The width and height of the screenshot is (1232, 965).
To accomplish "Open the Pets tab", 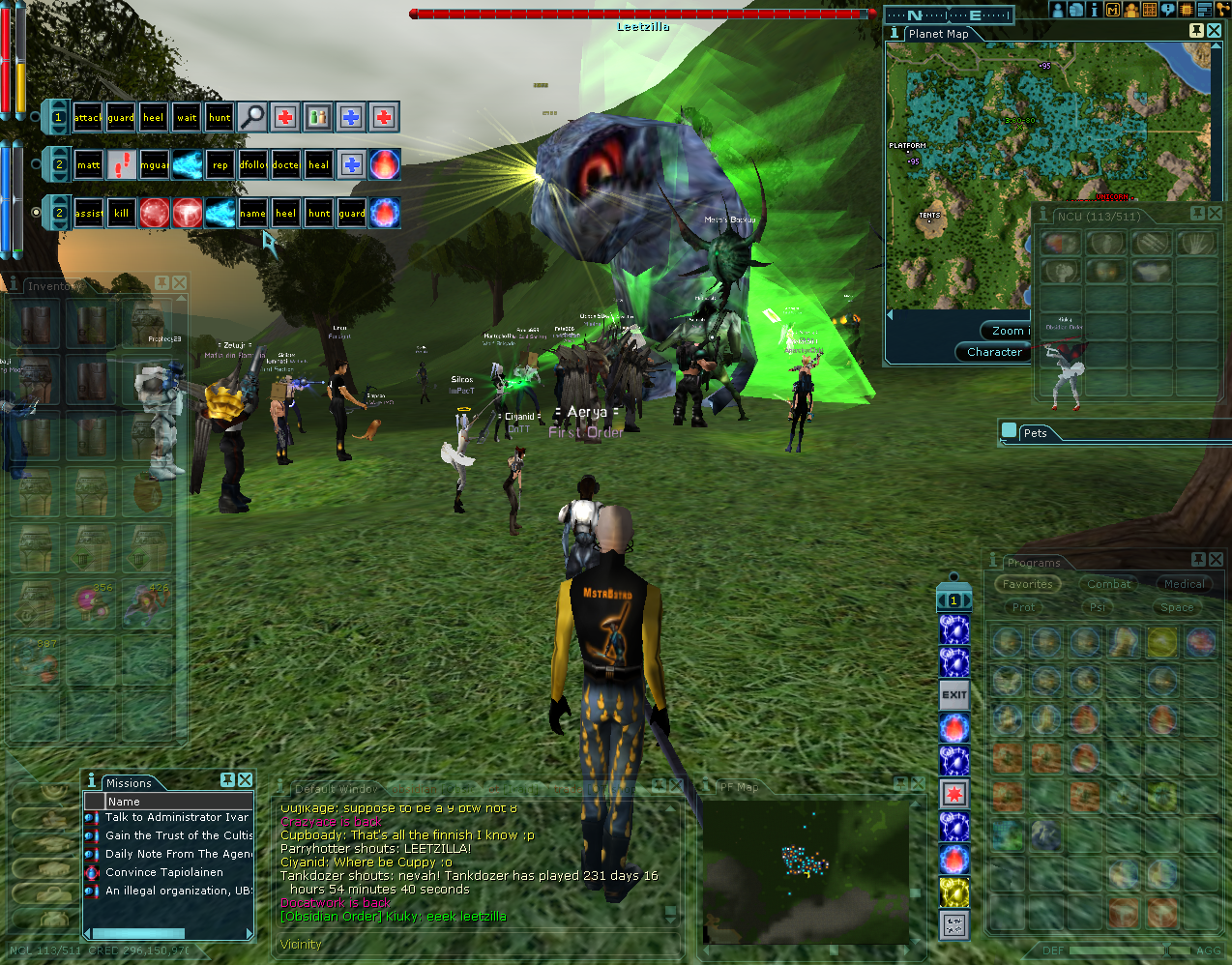I will [x=1035, y=433].
